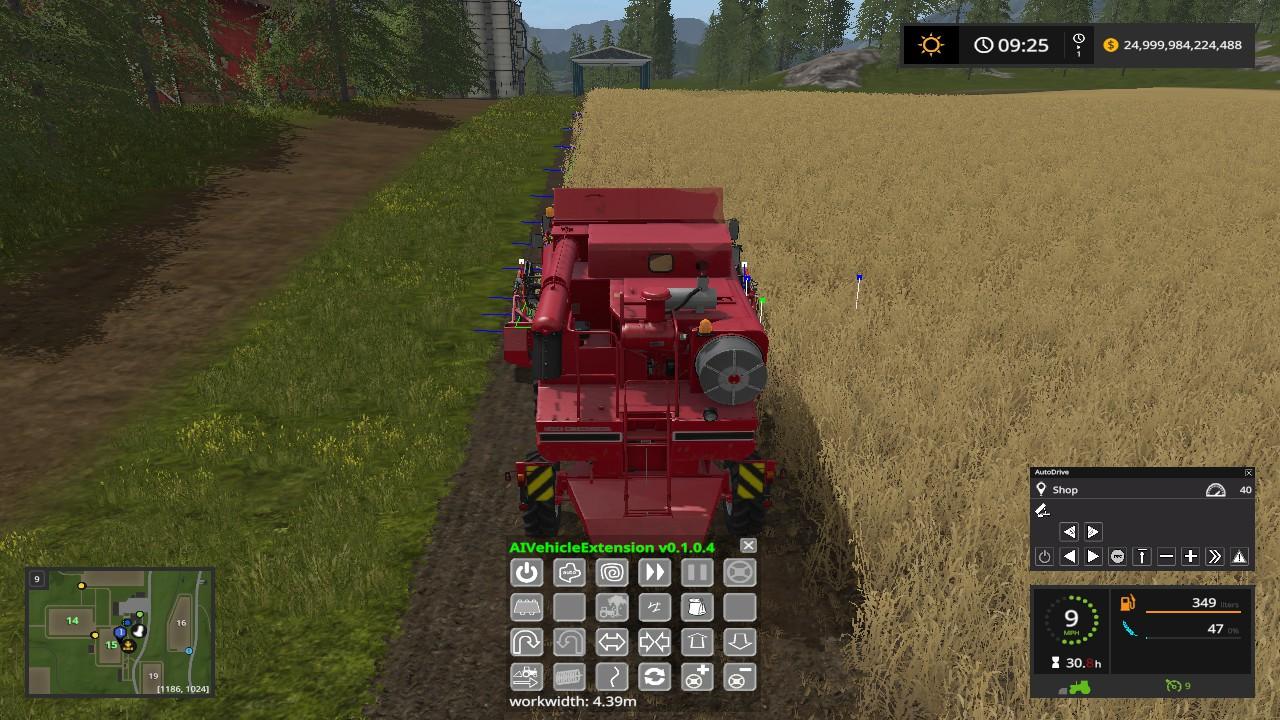Click the fast-forward double arrow icon
The height and width of the screenshot is (720, 1280).
click(x=654, y=573)
